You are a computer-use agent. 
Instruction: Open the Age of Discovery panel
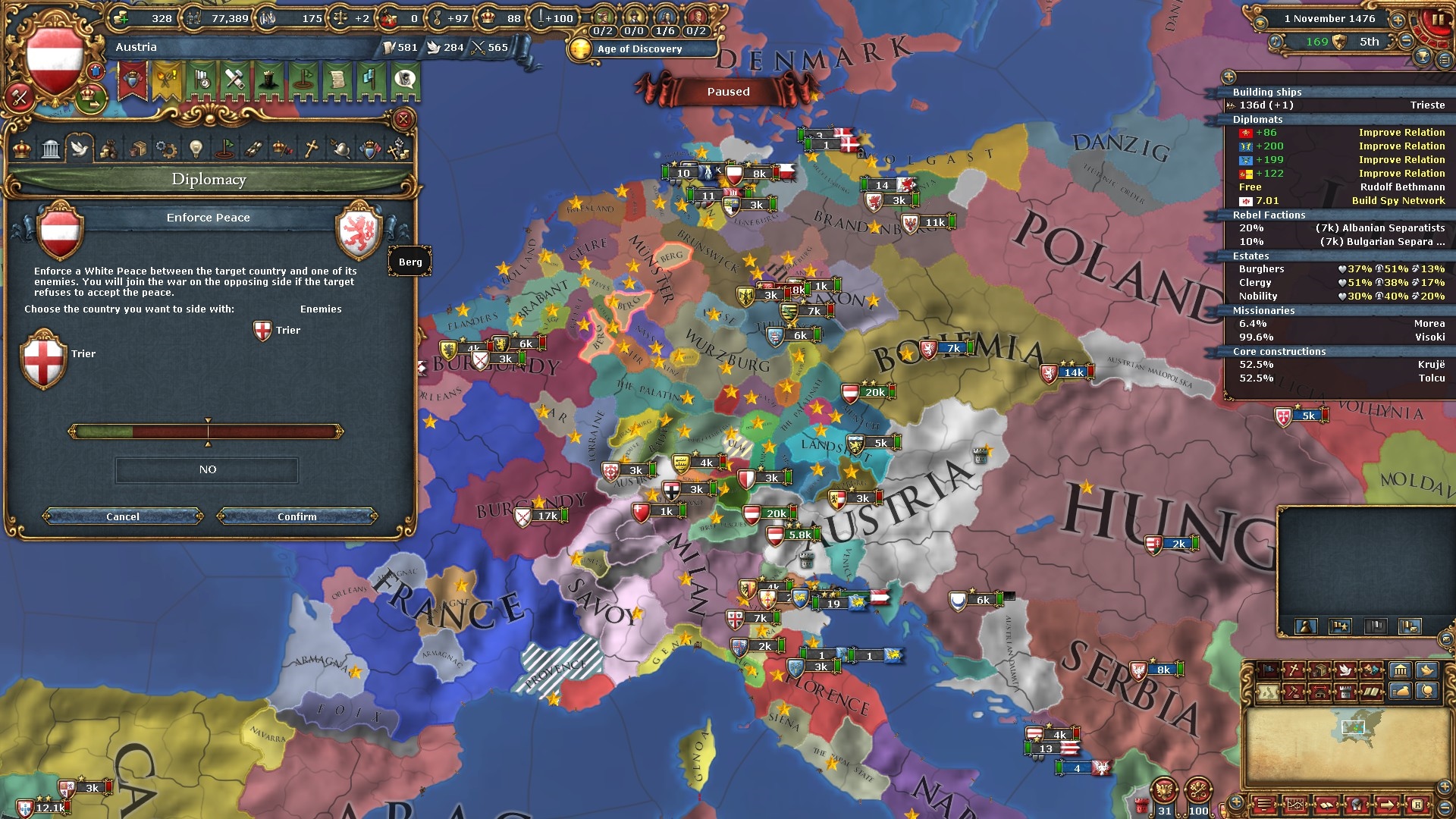(x=641, y=49)
